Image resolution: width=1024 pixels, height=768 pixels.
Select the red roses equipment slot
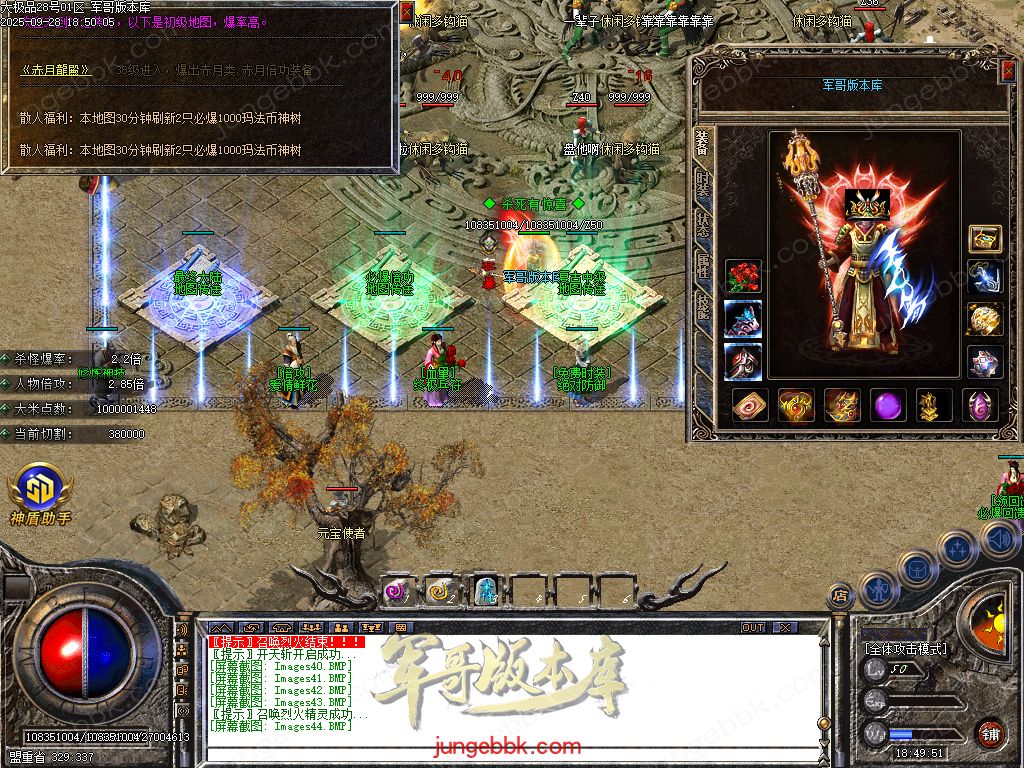[x=743, y=276]
